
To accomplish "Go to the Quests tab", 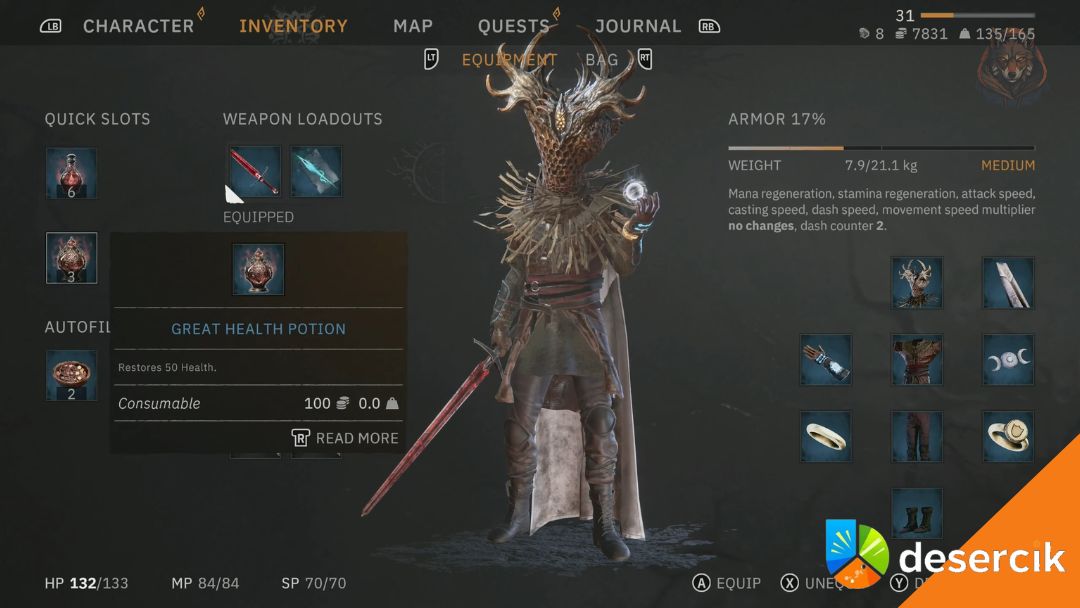I will [x=514, y=26].
